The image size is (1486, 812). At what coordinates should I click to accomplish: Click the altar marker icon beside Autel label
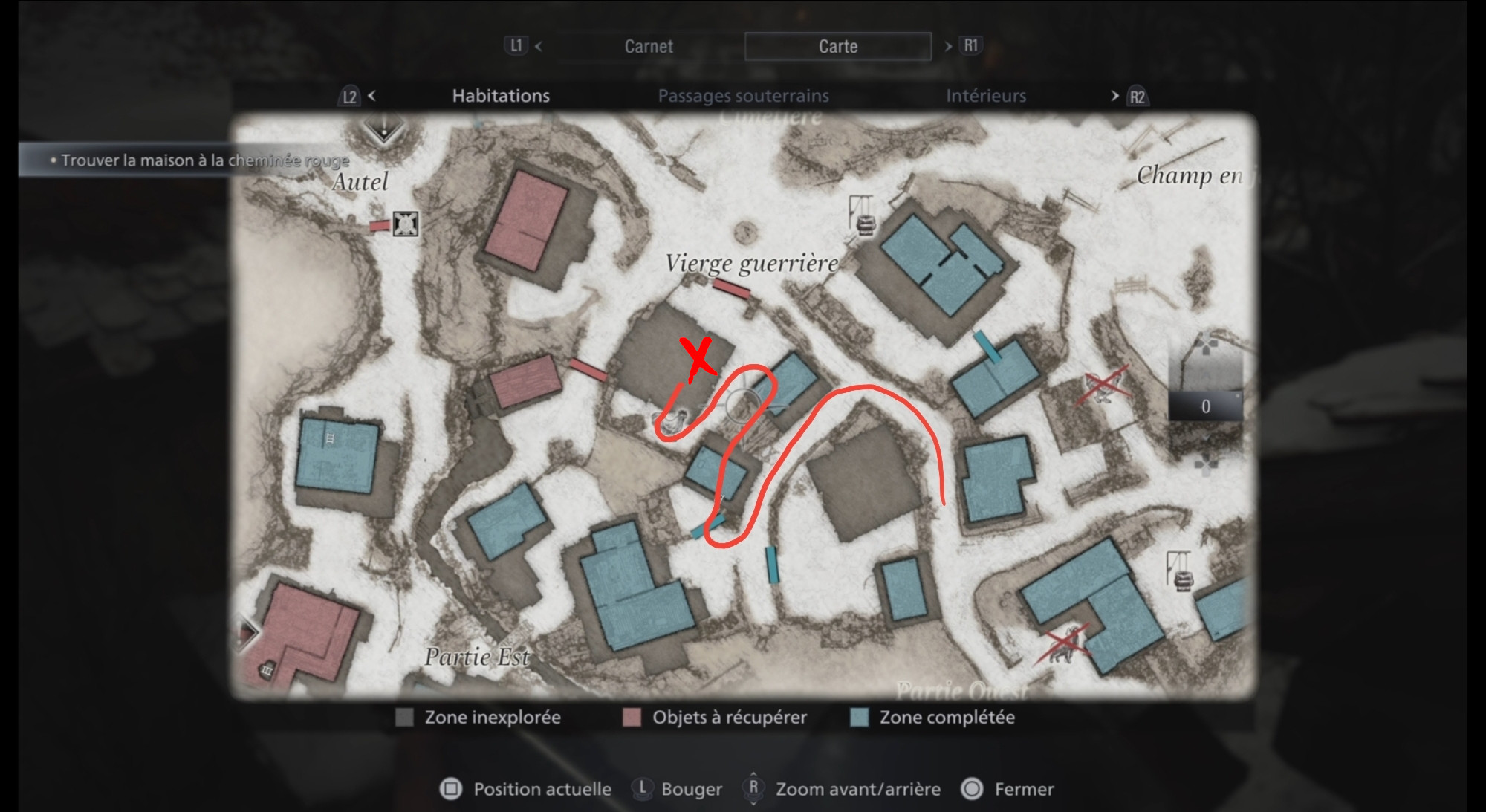coord(405,224)
